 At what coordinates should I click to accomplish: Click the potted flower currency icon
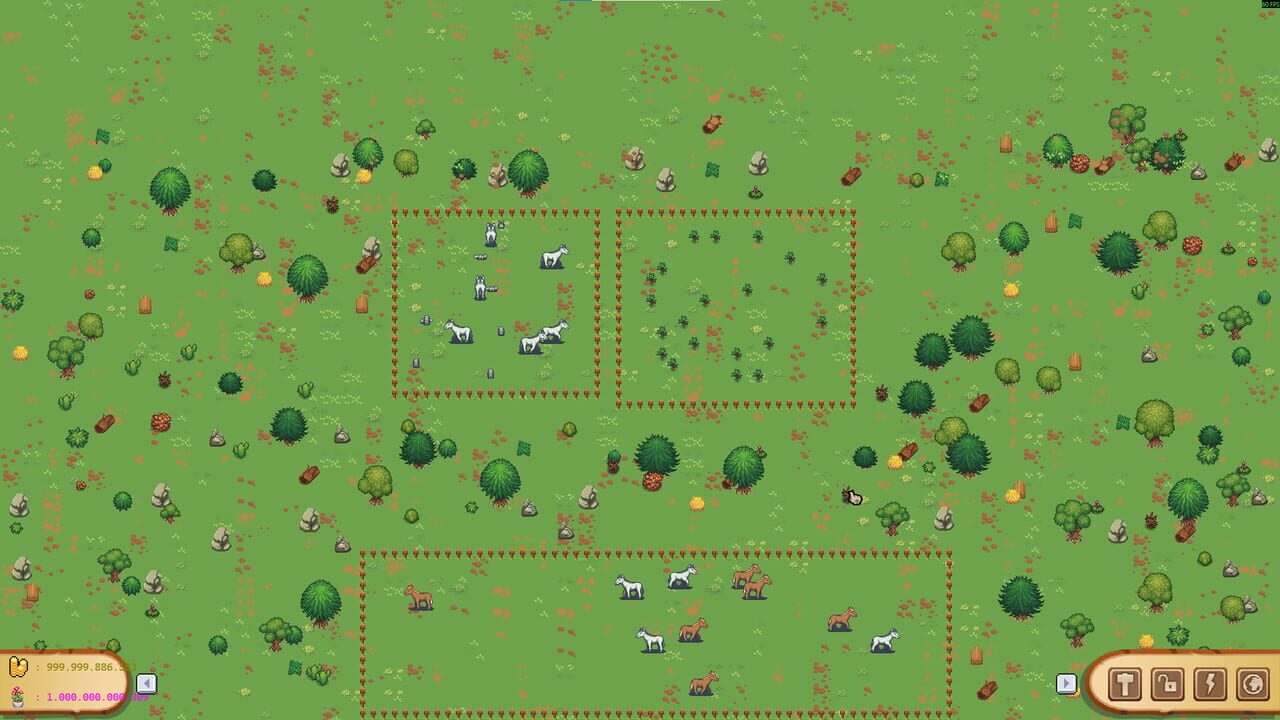17,697
